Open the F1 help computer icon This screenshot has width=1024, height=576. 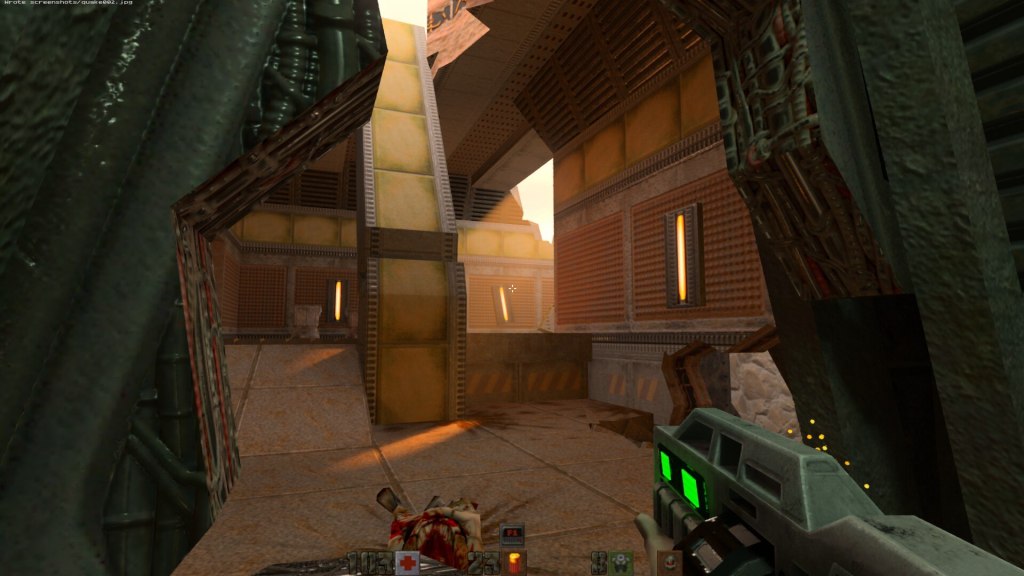point(511,532)
